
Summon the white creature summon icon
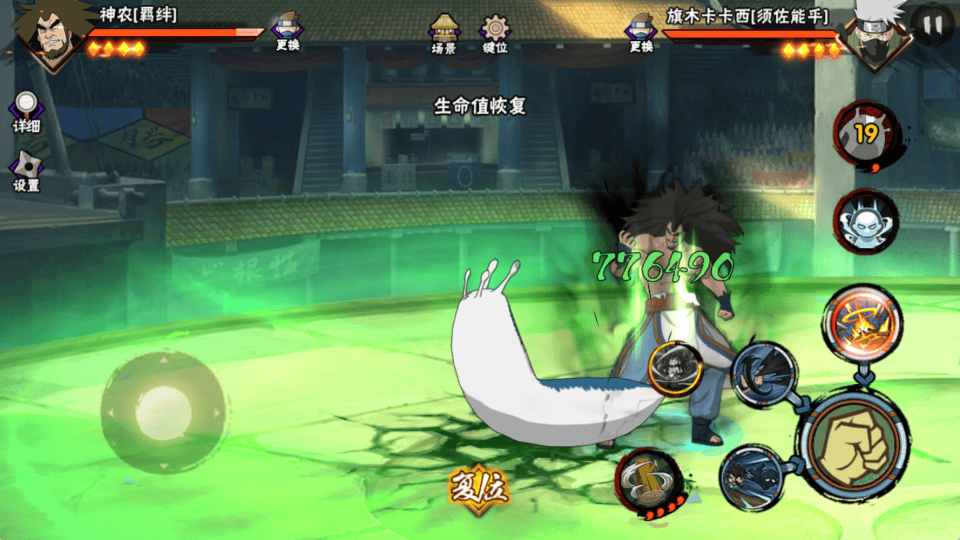866,220
